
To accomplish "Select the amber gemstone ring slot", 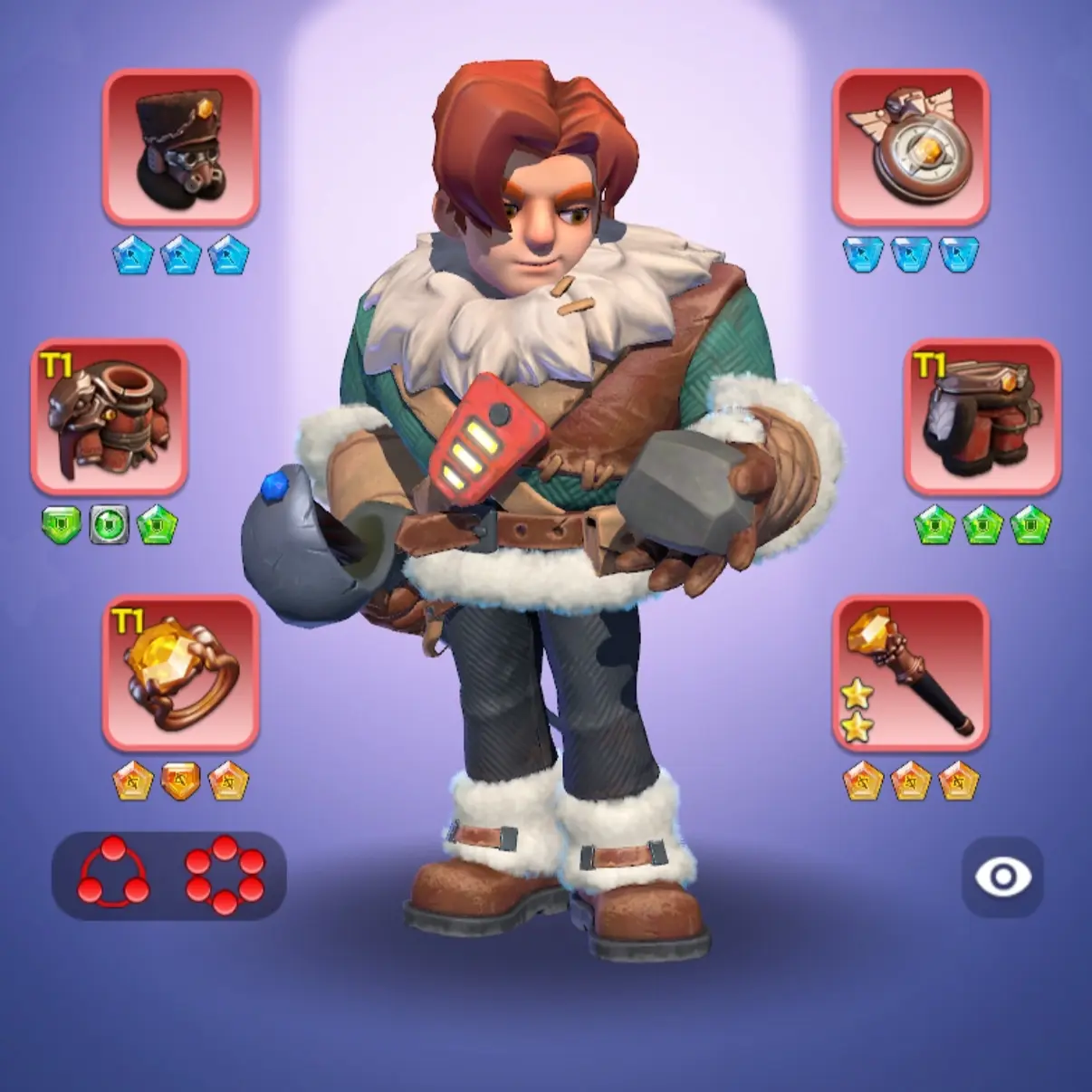I will point(181,673).
